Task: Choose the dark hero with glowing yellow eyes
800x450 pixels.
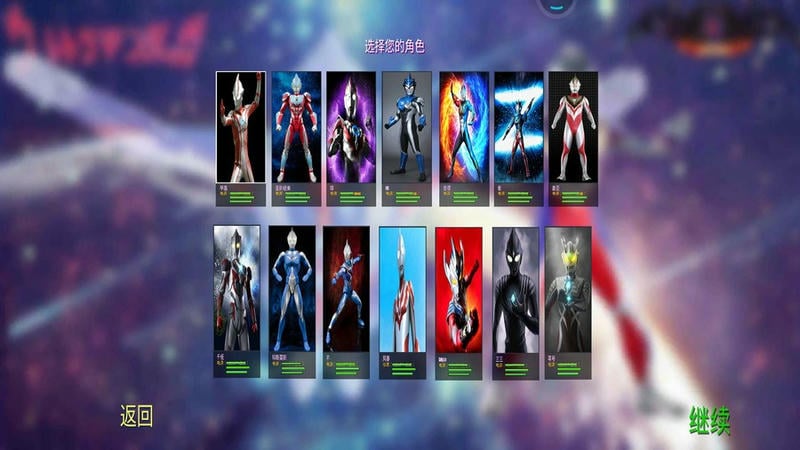Action: [x=568, y=290]
